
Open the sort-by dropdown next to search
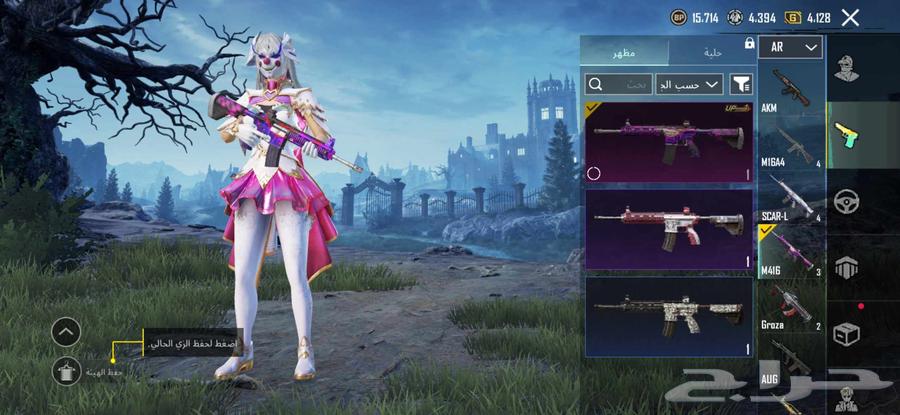click(x=689, y=84)
